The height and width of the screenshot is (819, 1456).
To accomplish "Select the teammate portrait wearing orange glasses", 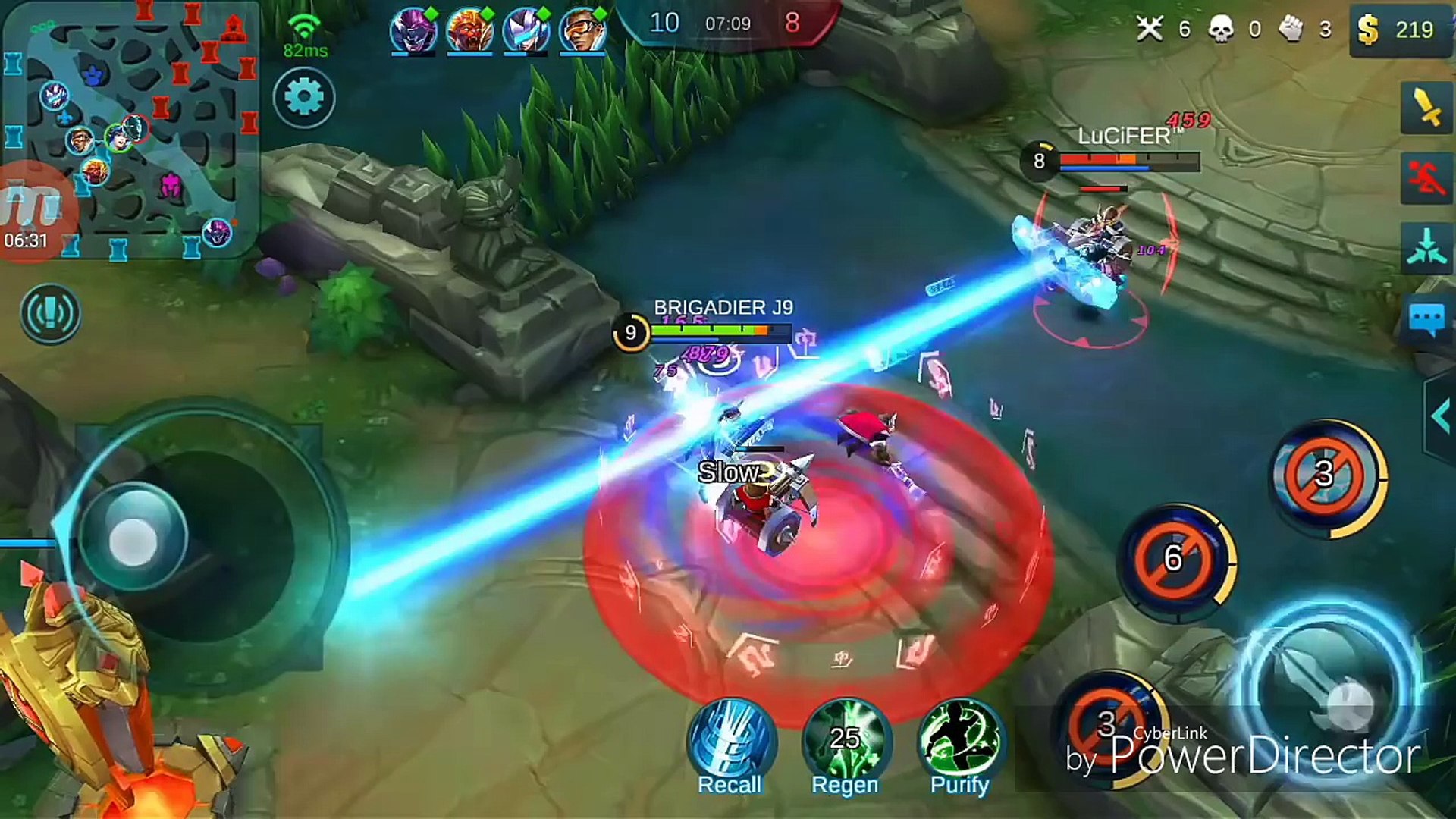I will coord(582,30).
